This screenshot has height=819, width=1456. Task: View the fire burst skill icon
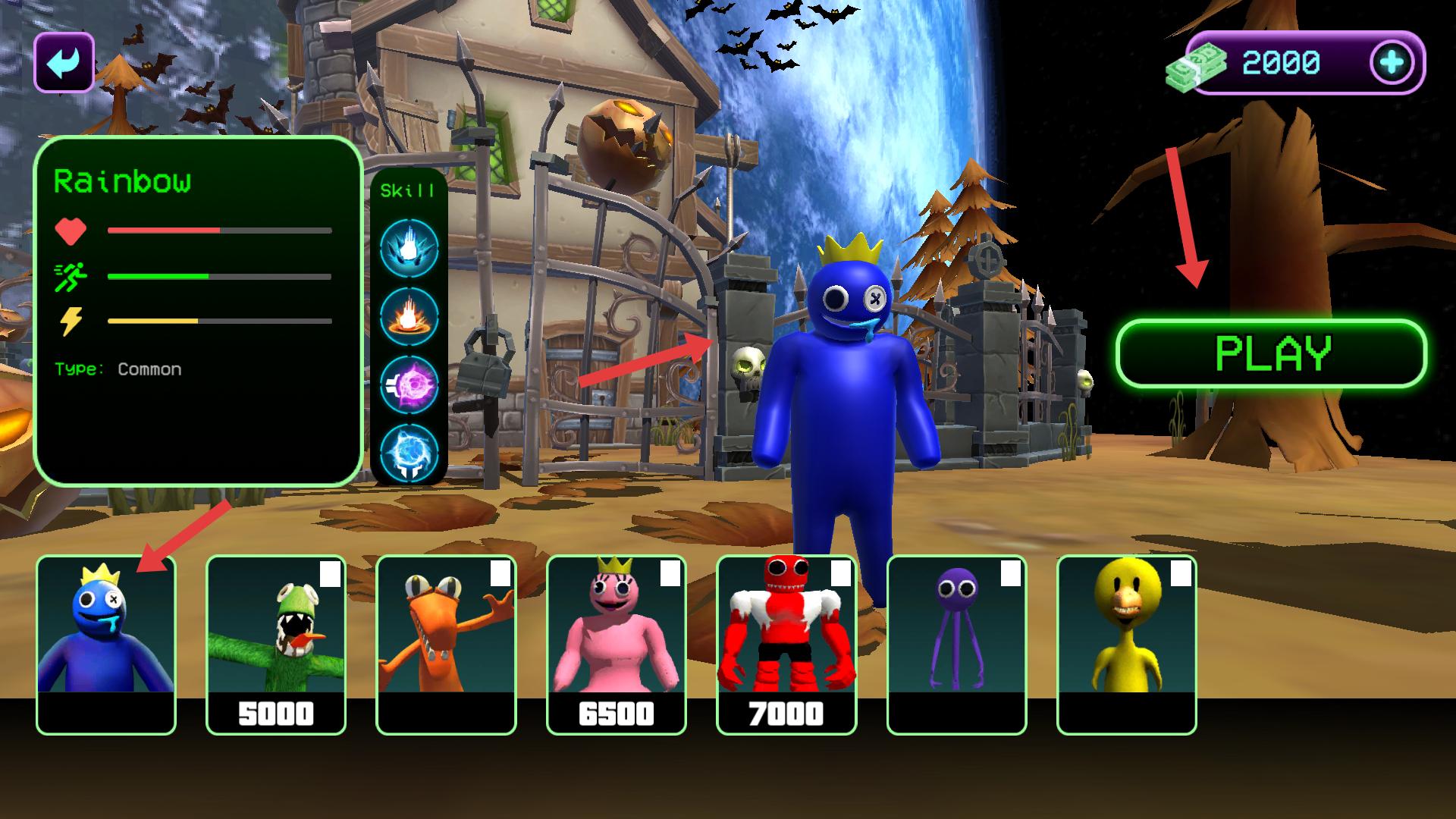[x=409, y=316]
